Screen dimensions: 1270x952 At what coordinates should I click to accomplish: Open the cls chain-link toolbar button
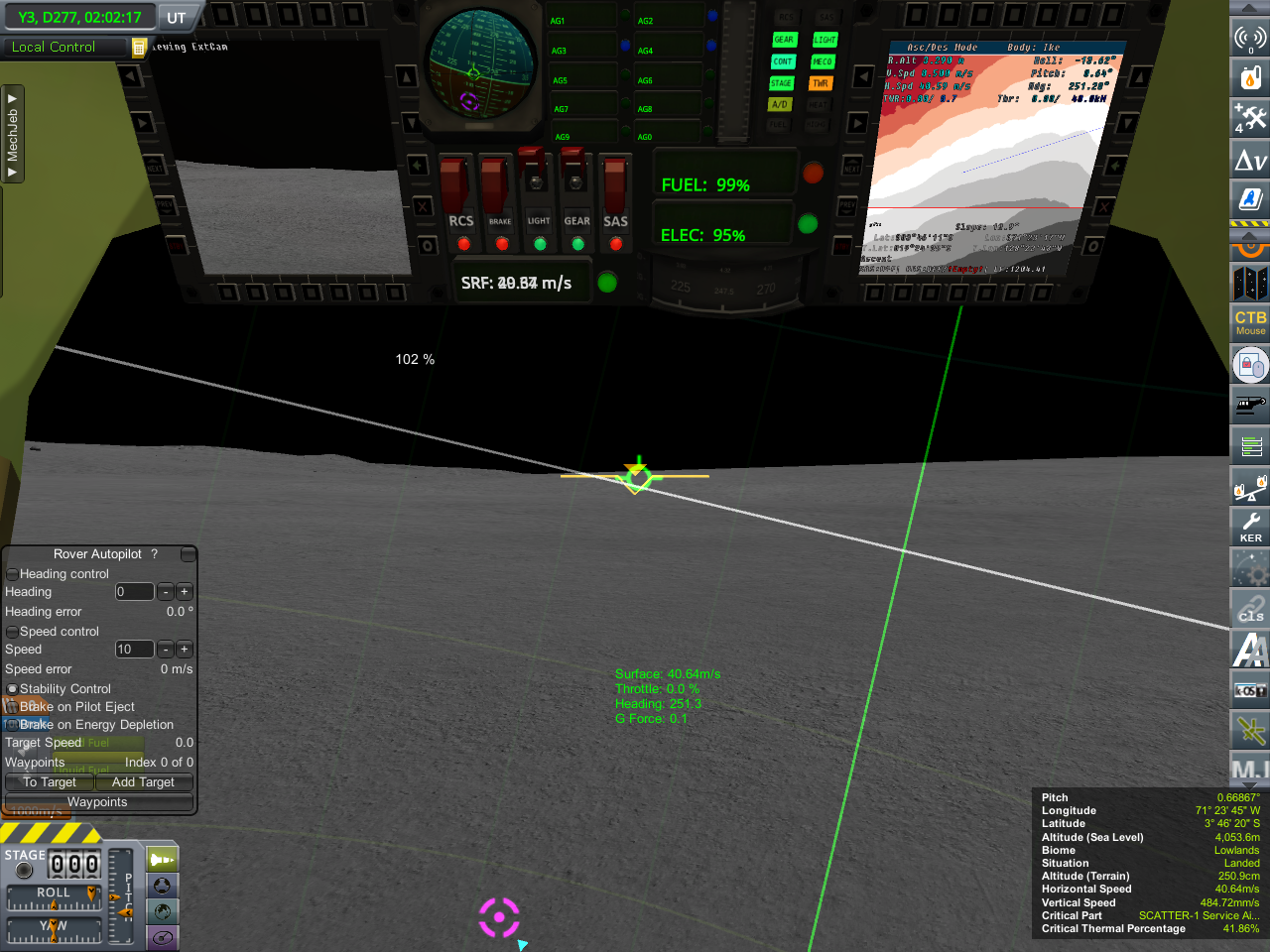1250,608
